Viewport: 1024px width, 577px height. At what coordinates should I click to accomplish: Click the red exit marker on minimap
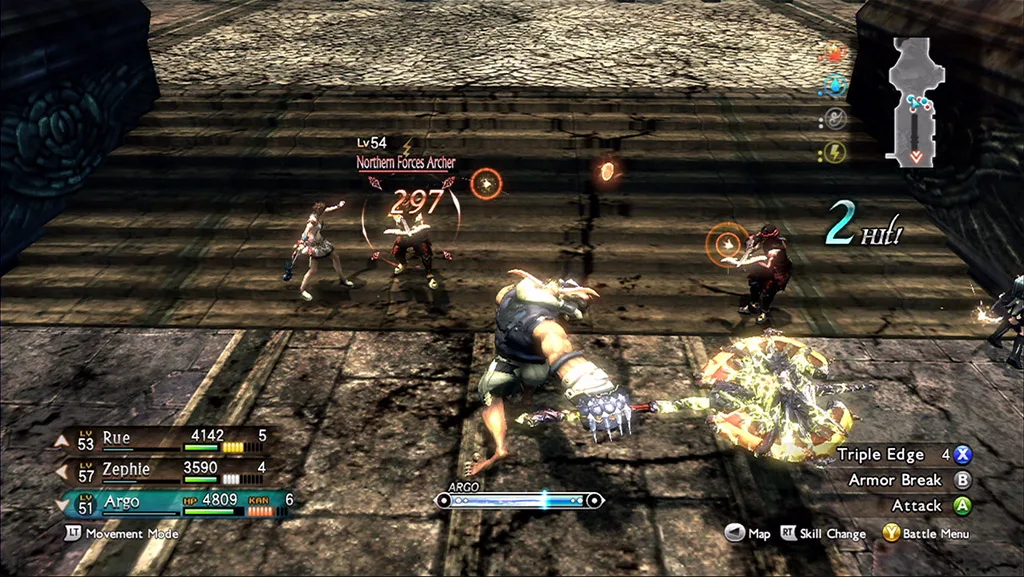[916, 157]
